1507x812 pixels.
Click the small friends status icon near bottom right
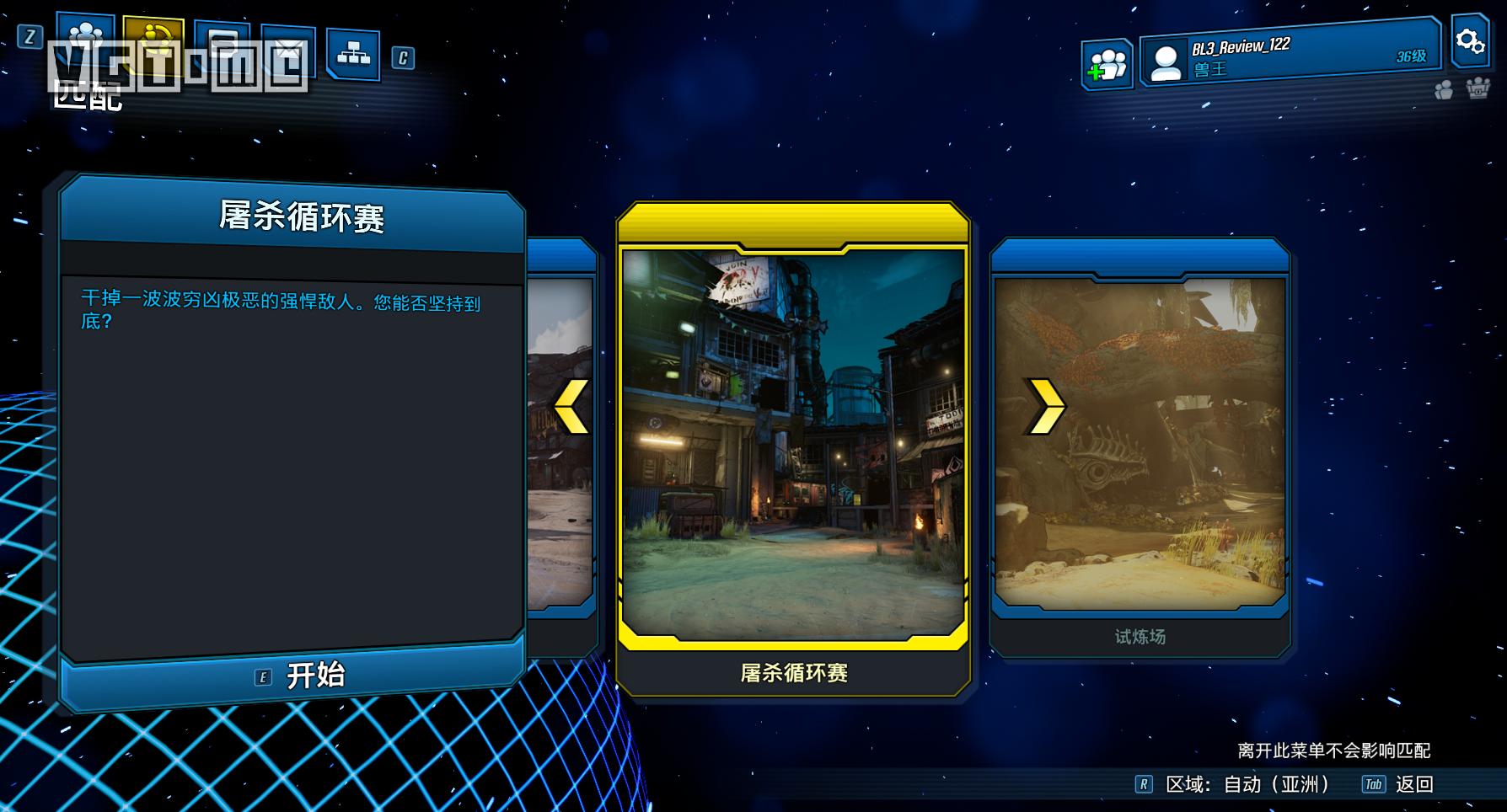(x=1443, y=88)
